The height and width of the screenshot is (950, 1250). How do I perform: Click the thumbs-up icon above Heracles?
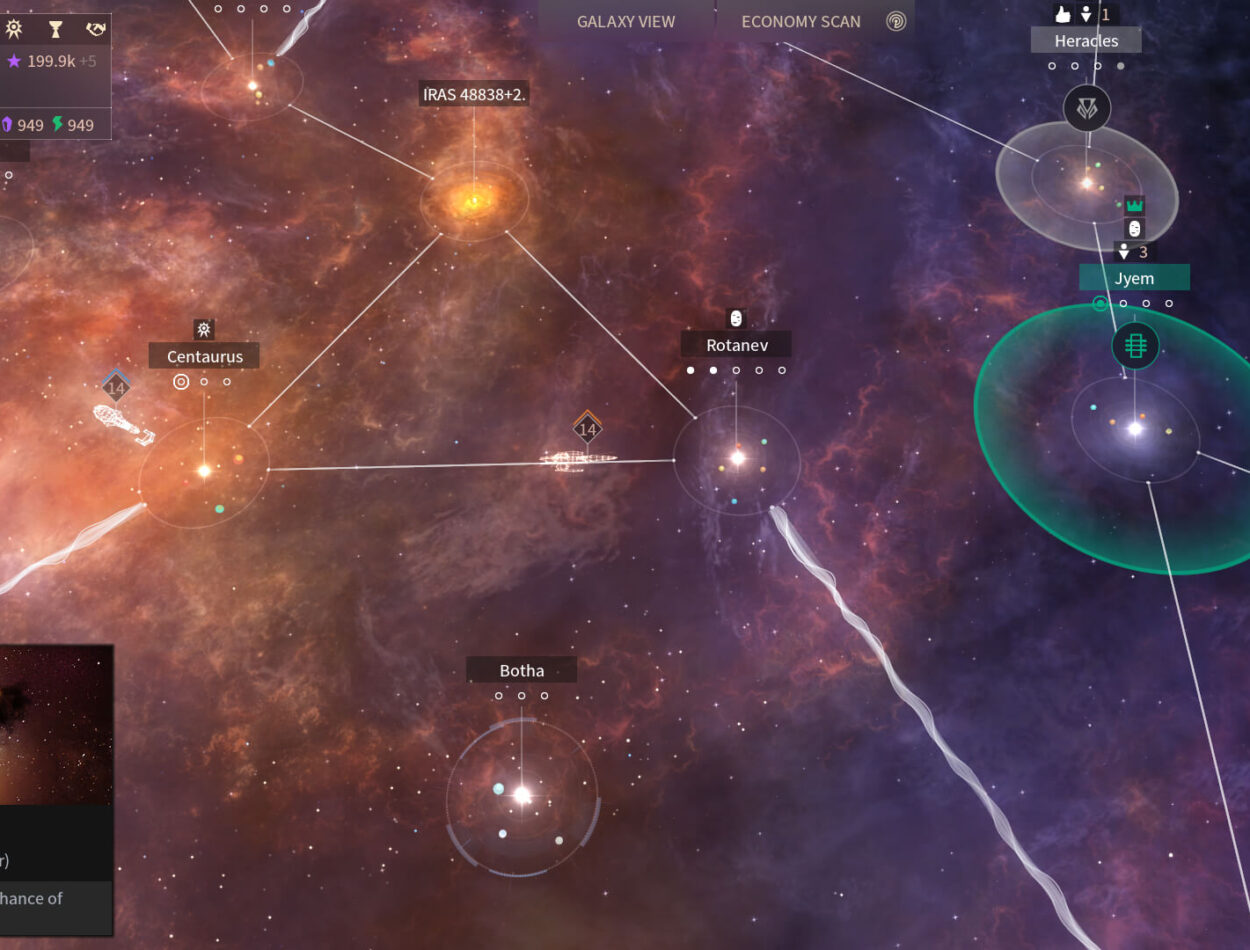[1062, 14]
